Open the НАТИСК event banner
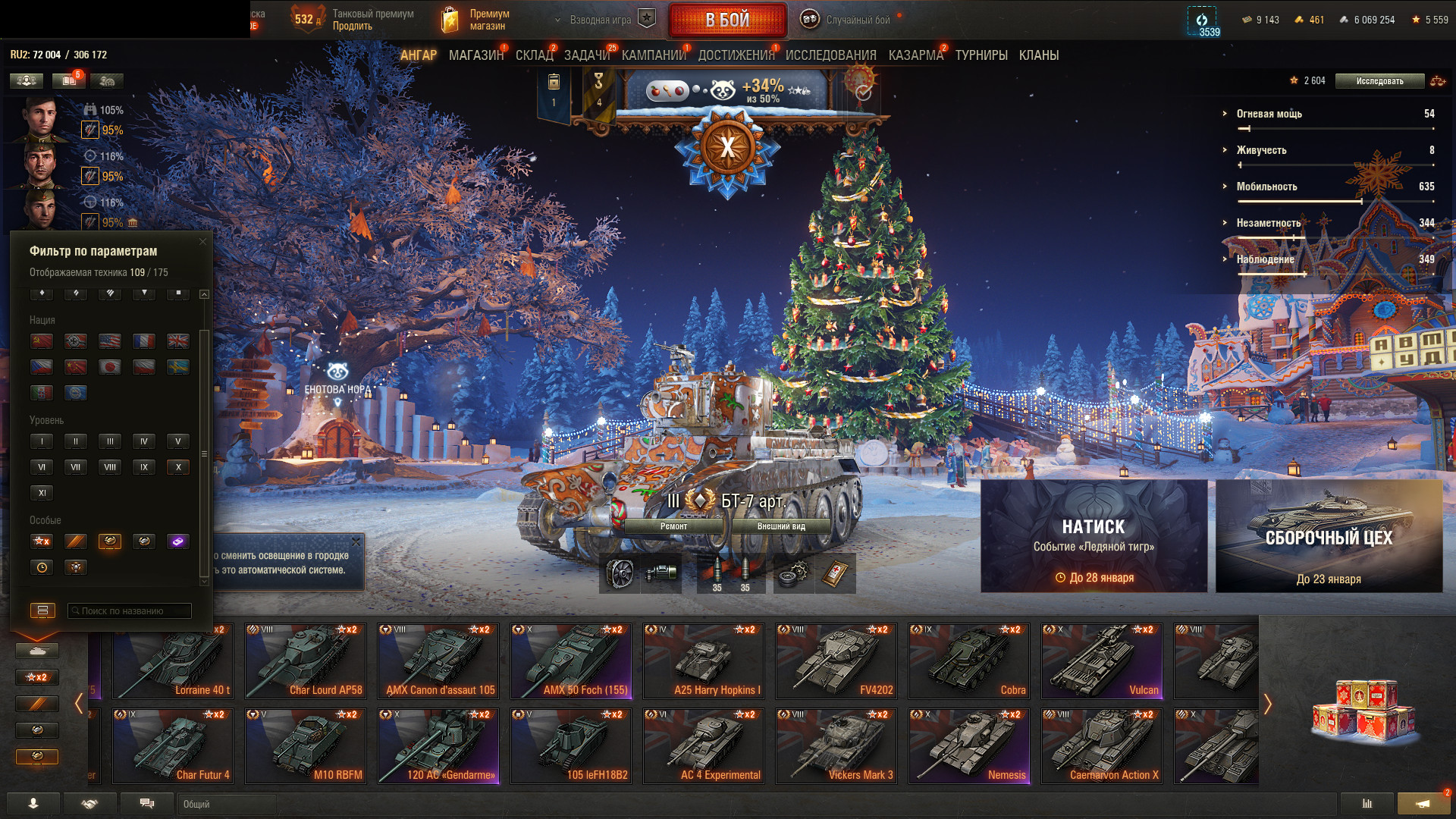Image resolution: width=1456 pixels, height=819 pixels. click(1094, 535)
